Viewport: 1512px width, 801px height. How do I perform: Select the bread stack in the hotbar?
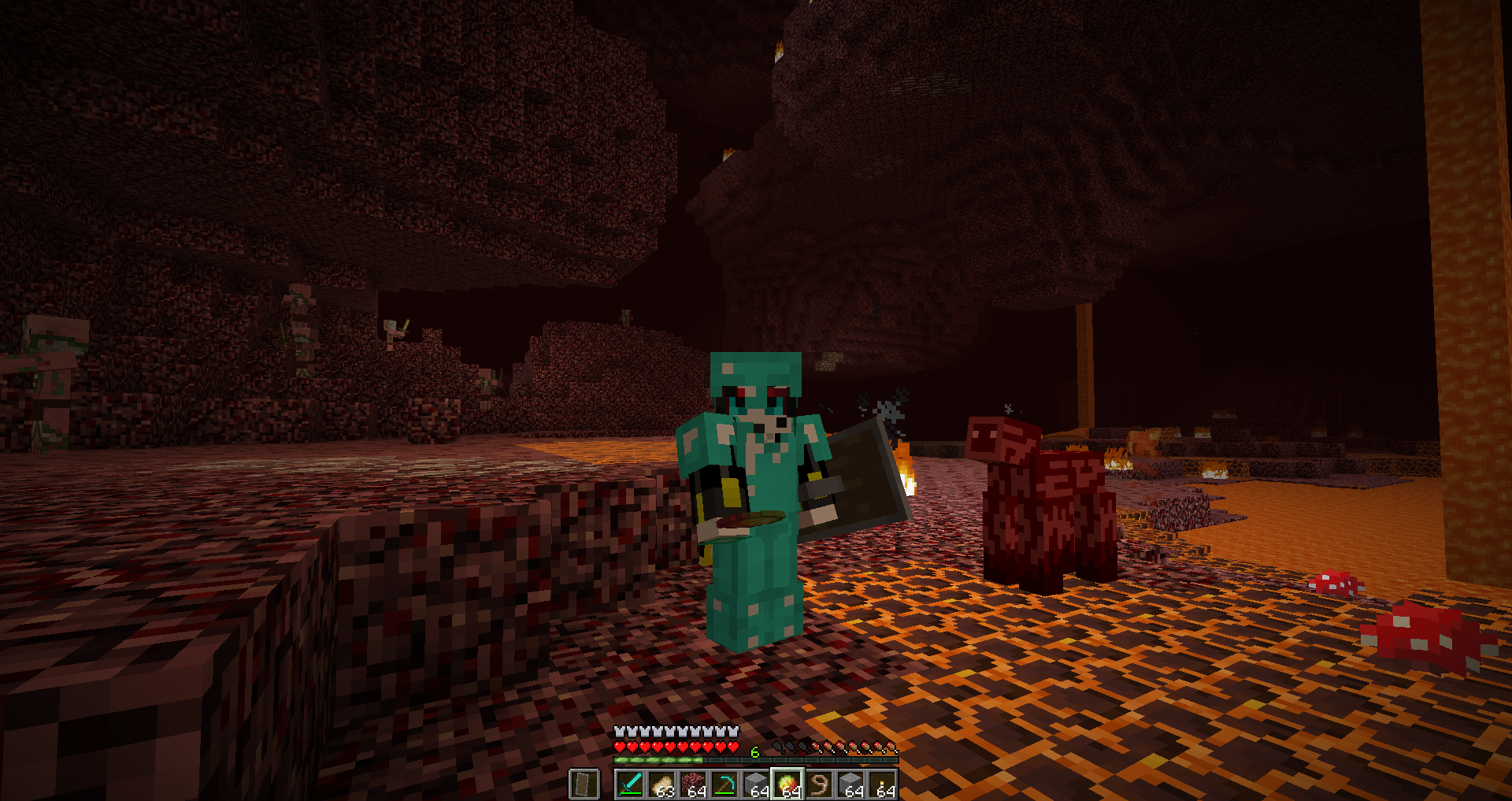coord(663,782)
